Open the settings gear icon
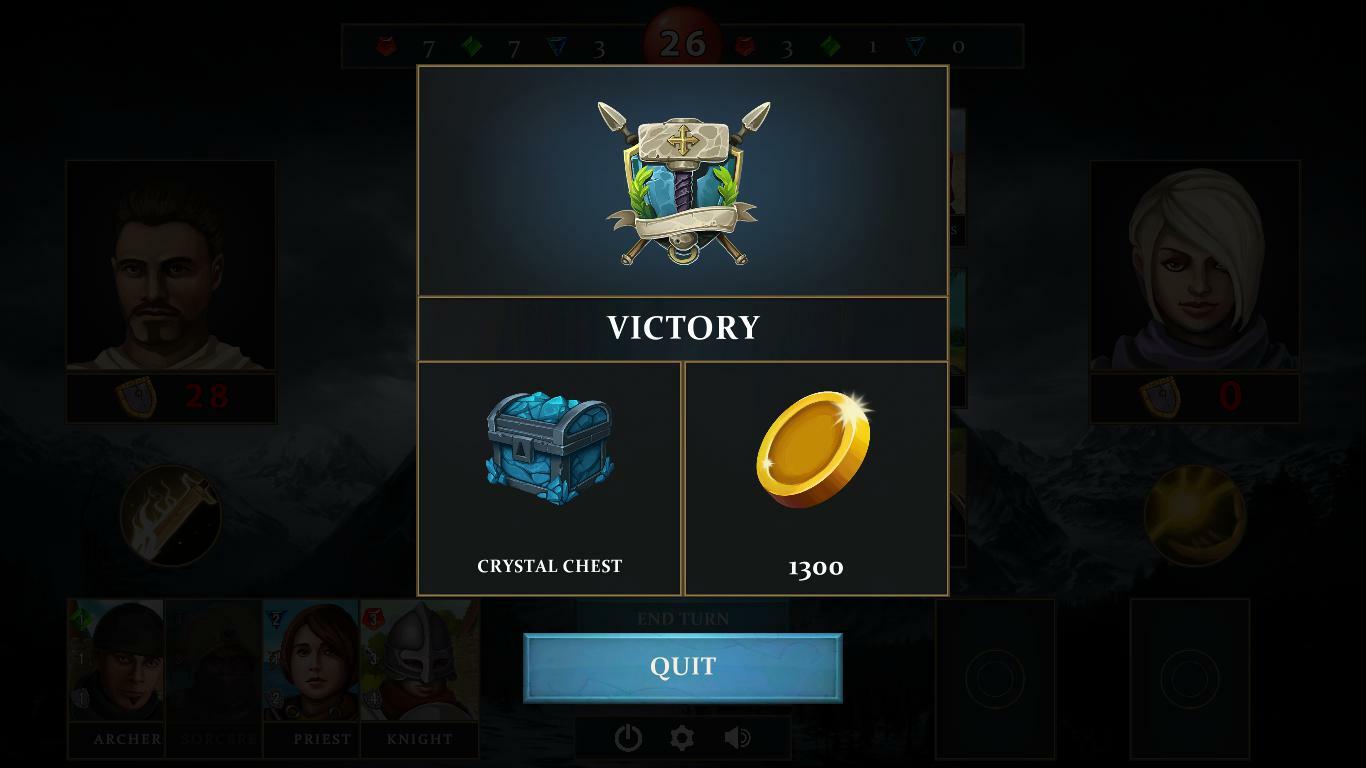Image resolution: width=1366 pixels, height=768 pixels. 683,737
